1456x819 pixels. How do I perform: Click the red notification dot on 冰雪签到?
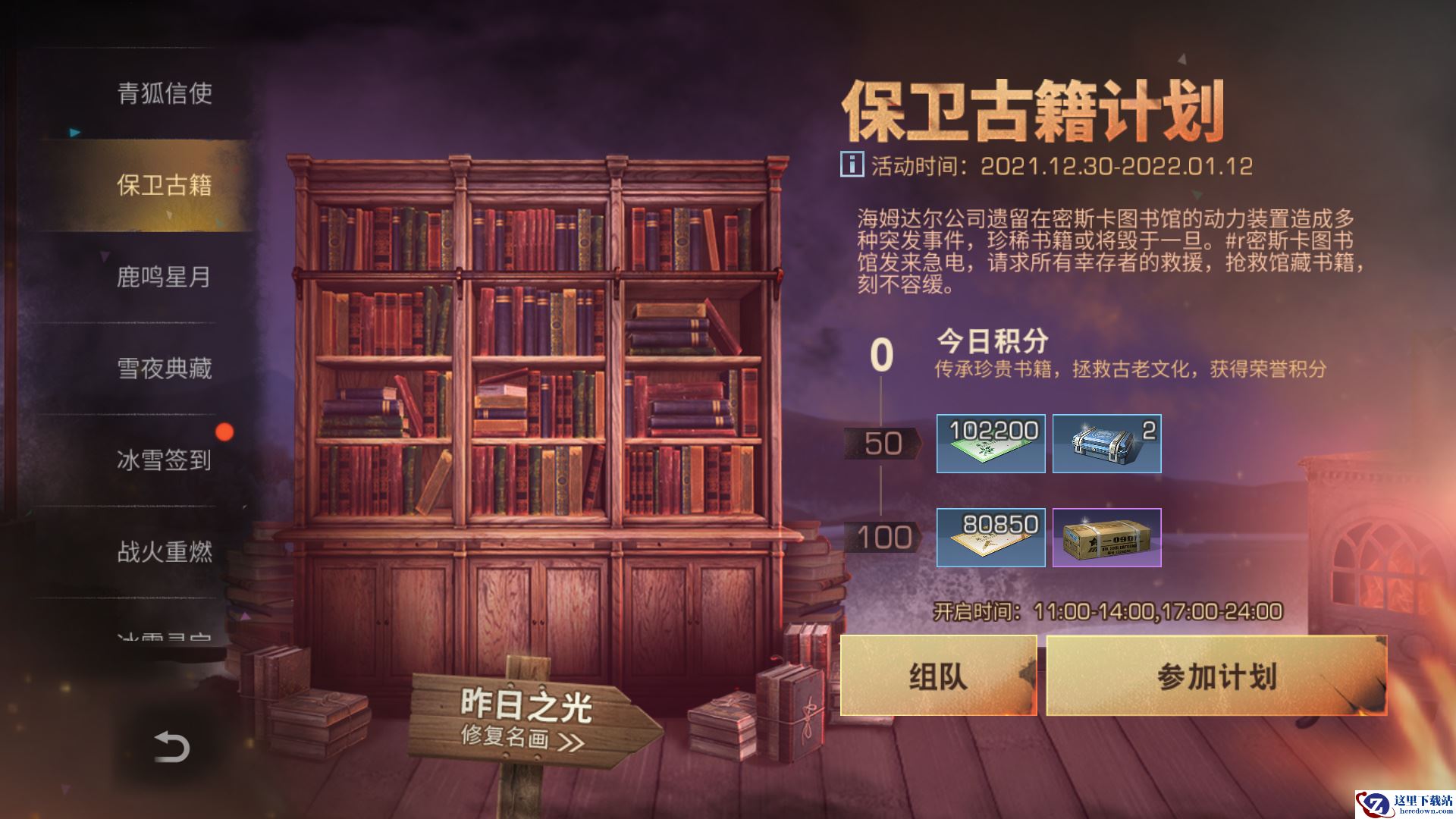click(x=225, y=432)
